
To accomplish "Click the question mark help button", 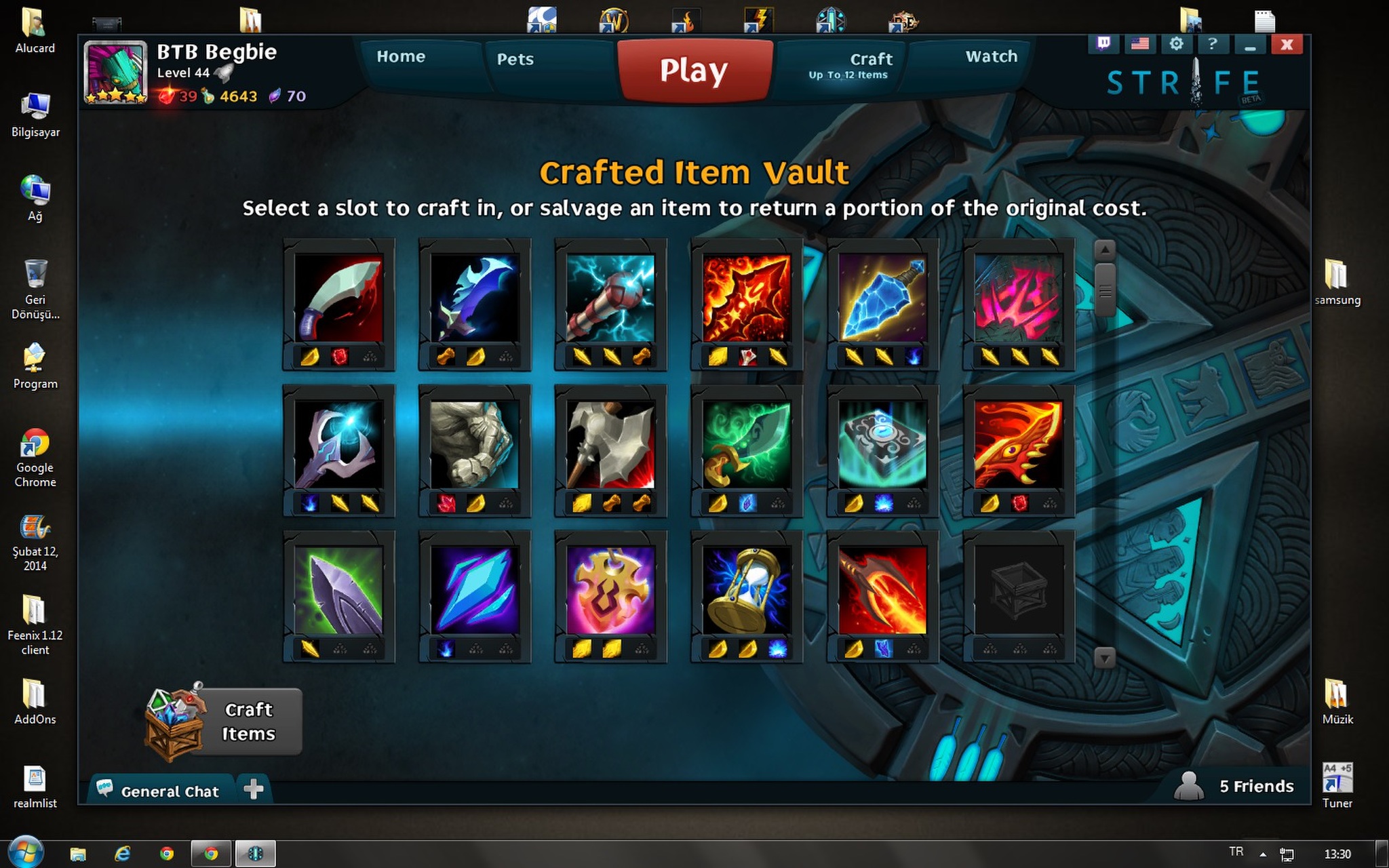I will 1212,45.
